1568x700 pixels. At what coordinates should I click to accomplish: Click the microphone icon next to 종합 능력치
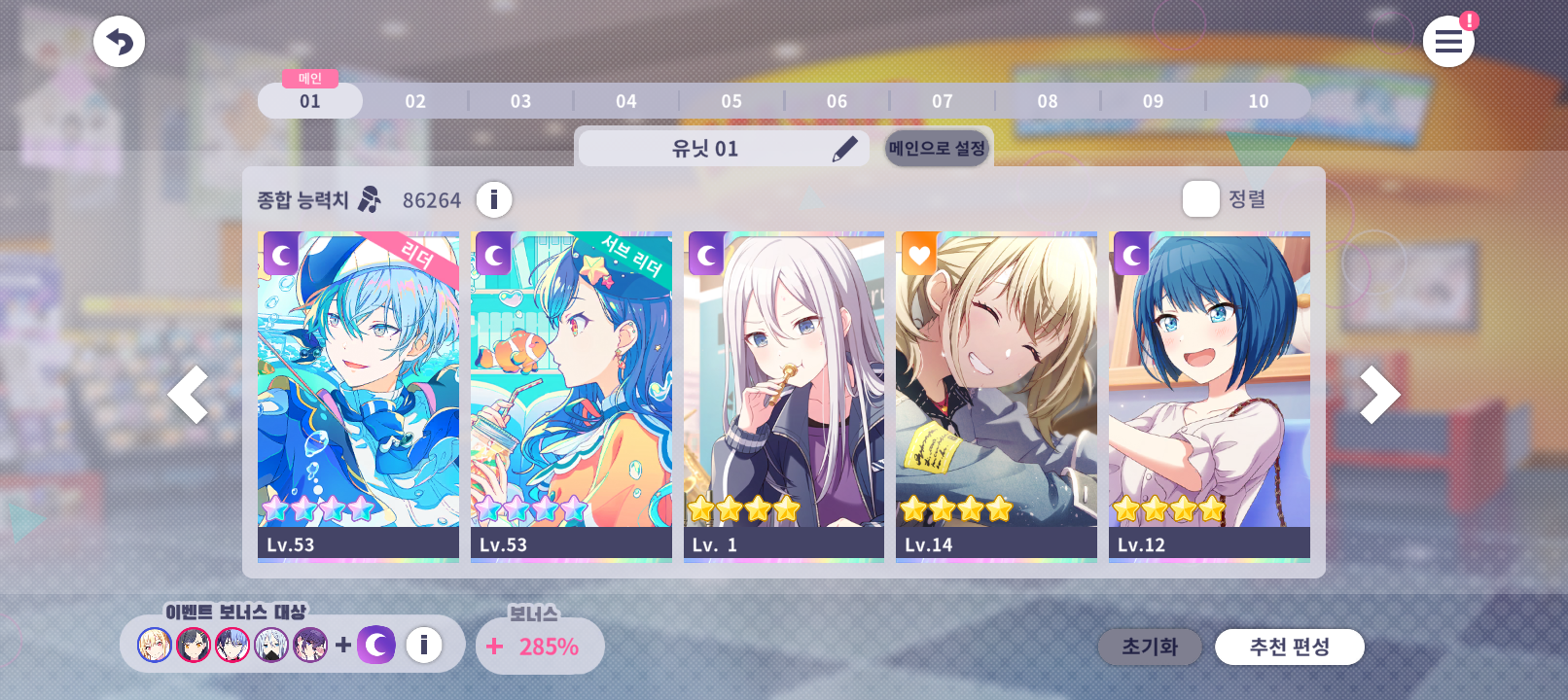[367, 199]
